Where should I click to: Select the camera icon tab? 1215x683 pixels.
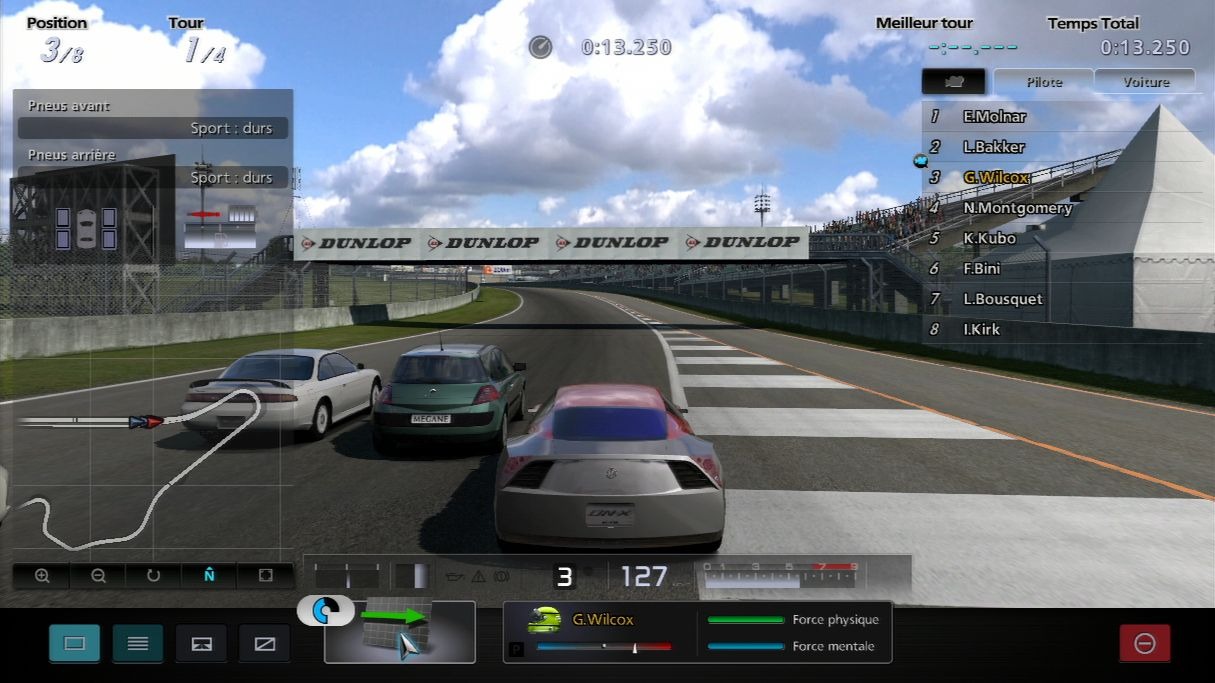(954, 82)
